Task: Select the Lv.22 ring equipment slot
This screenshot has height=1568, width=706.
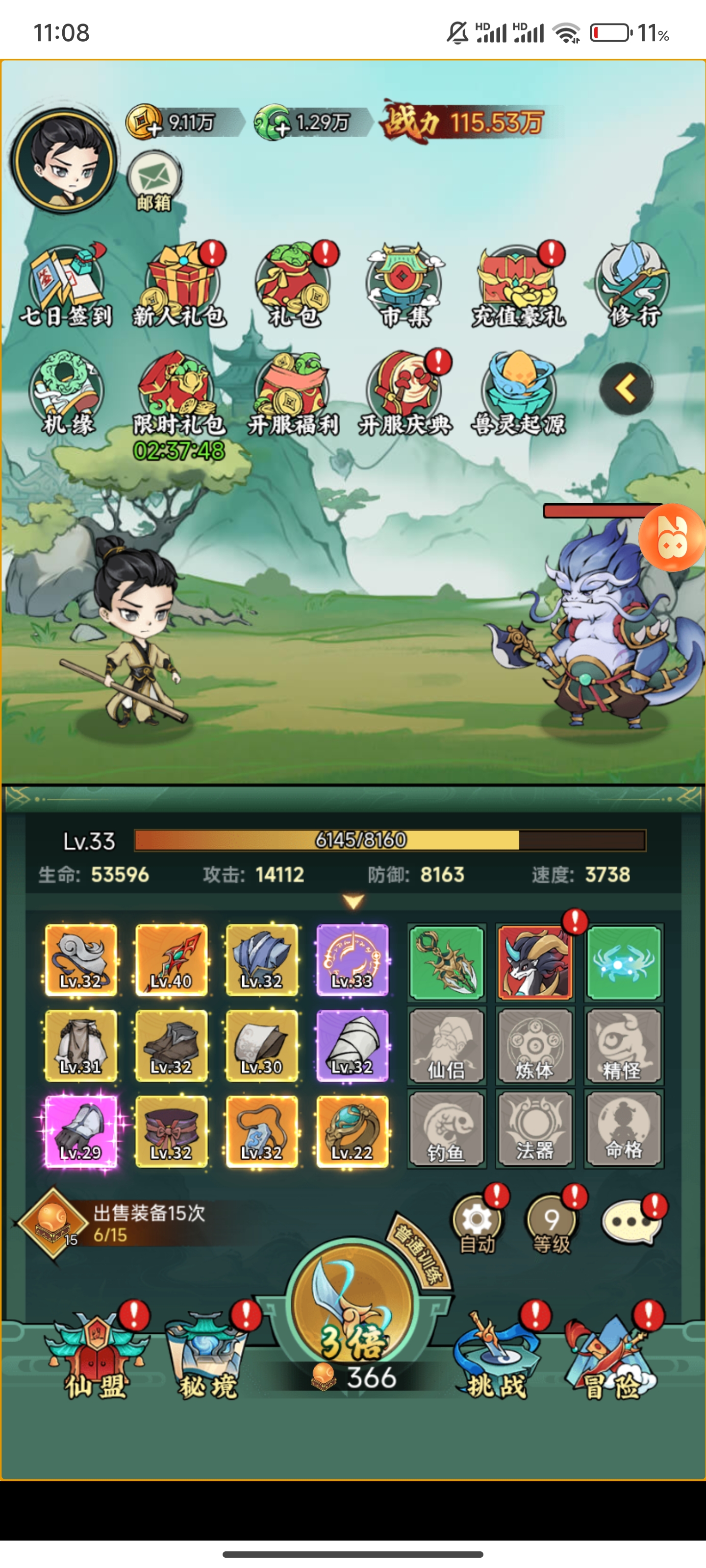Action: pyautogui.click(x=352, y=1131)
